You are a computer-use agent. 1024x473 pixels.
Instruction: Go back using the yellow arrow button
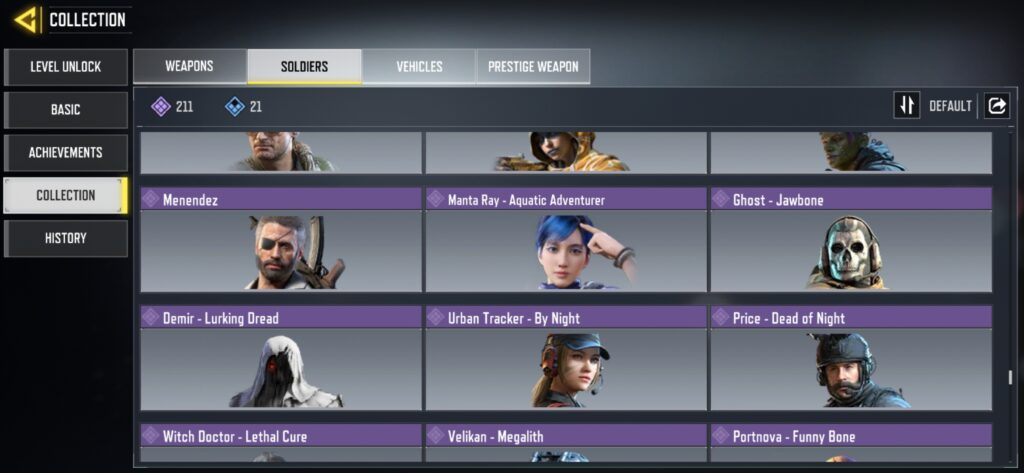[x=26, y=19]
